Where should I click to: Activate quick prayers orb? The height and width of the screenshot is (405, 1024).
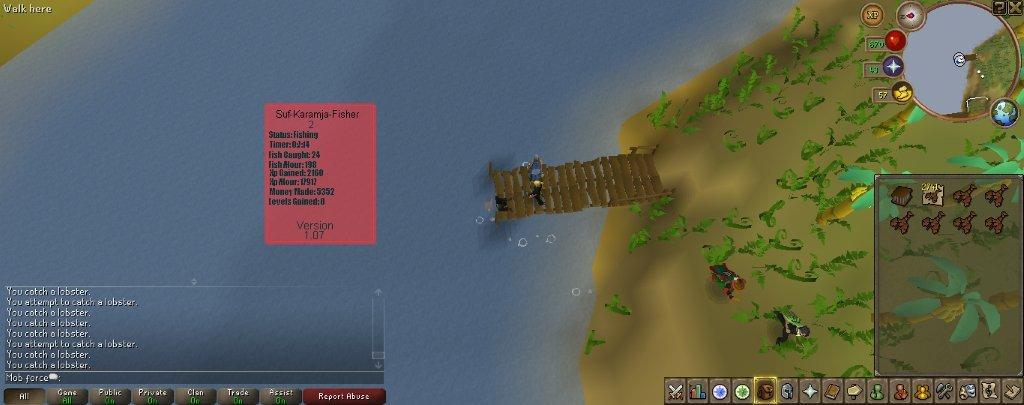tap(893, 66)
